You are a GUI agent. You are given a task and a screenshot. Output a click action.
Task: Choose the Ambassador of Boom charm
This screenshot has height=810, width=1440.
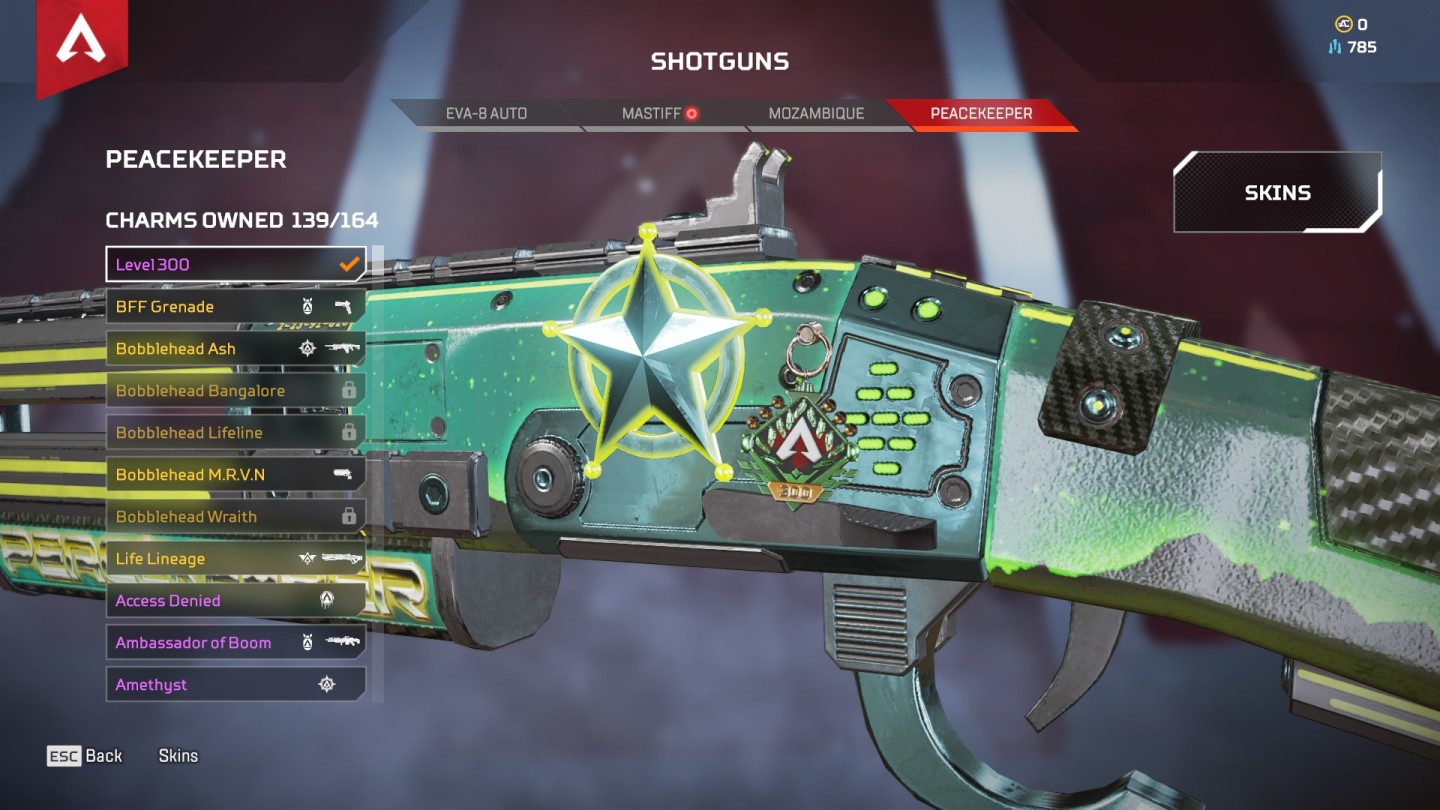pos(236,643)
